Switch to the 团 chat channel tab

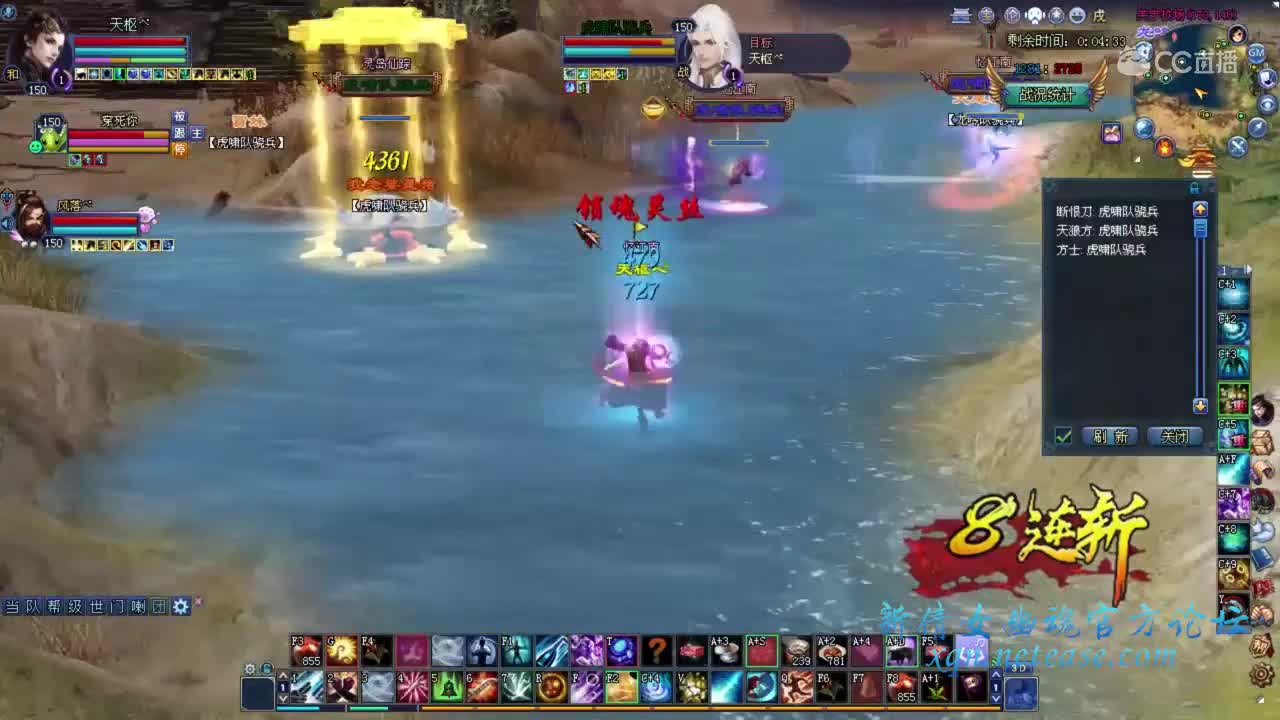click(x=158, y=605)
